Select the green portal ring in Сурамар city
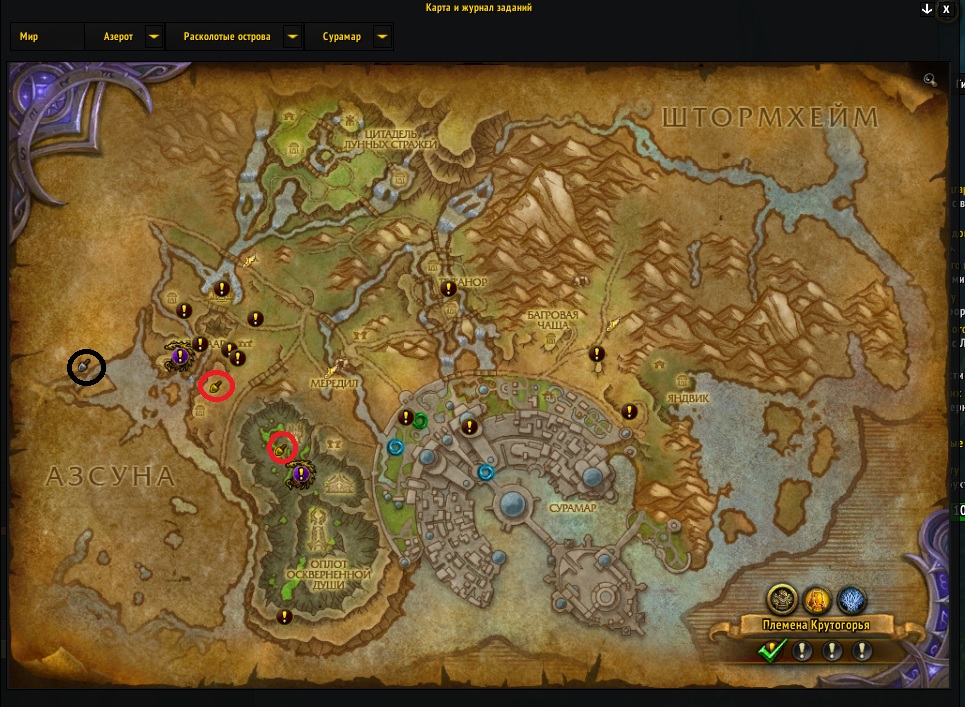 [421, 421]
